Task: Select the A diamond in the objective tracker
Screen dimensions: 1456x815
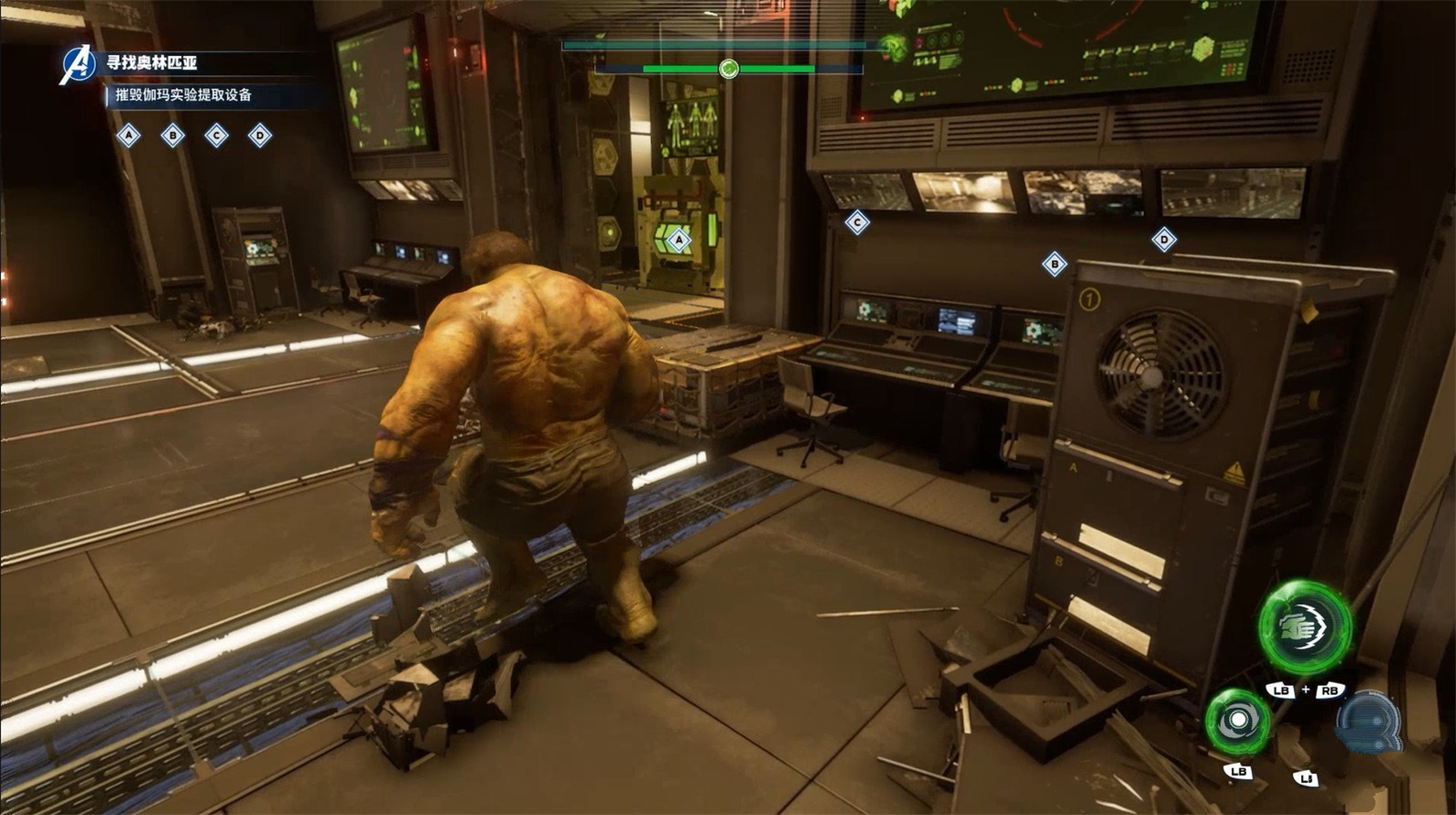Action: 129,136
